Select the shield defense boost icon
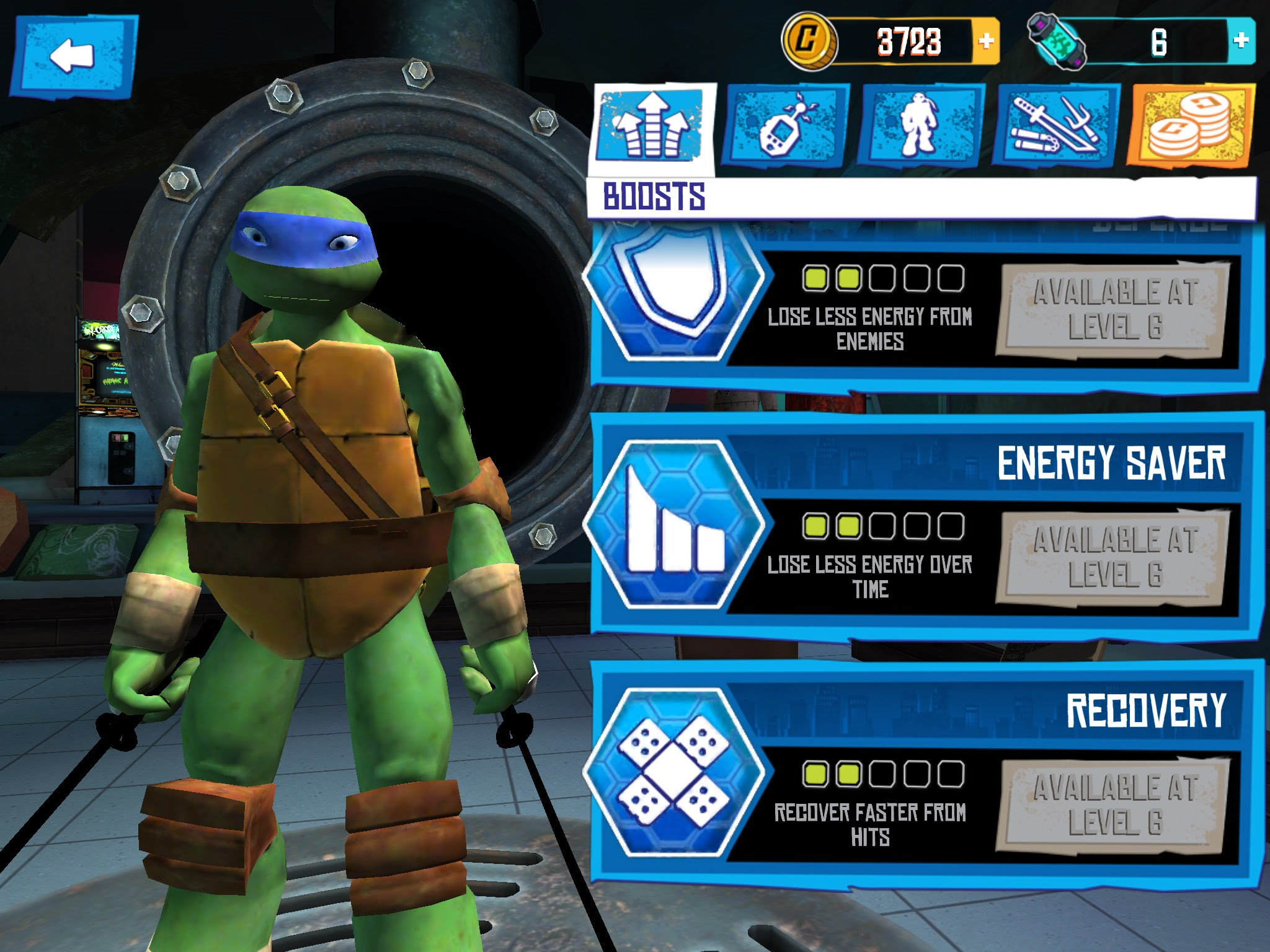This screenshot has height=952, width=1270. click(673, 286)
